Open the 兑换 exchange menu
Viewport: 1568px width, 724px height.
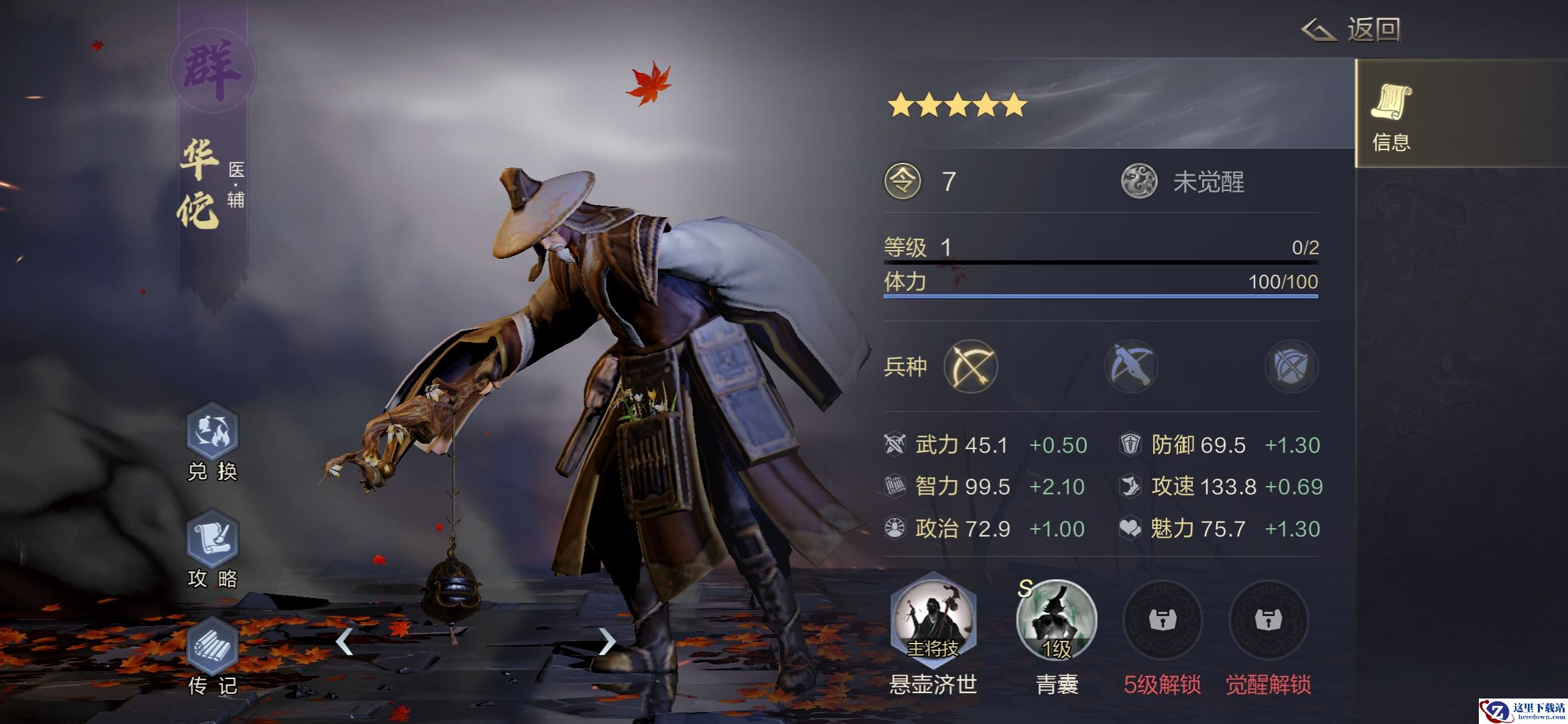tap(212, 432)
